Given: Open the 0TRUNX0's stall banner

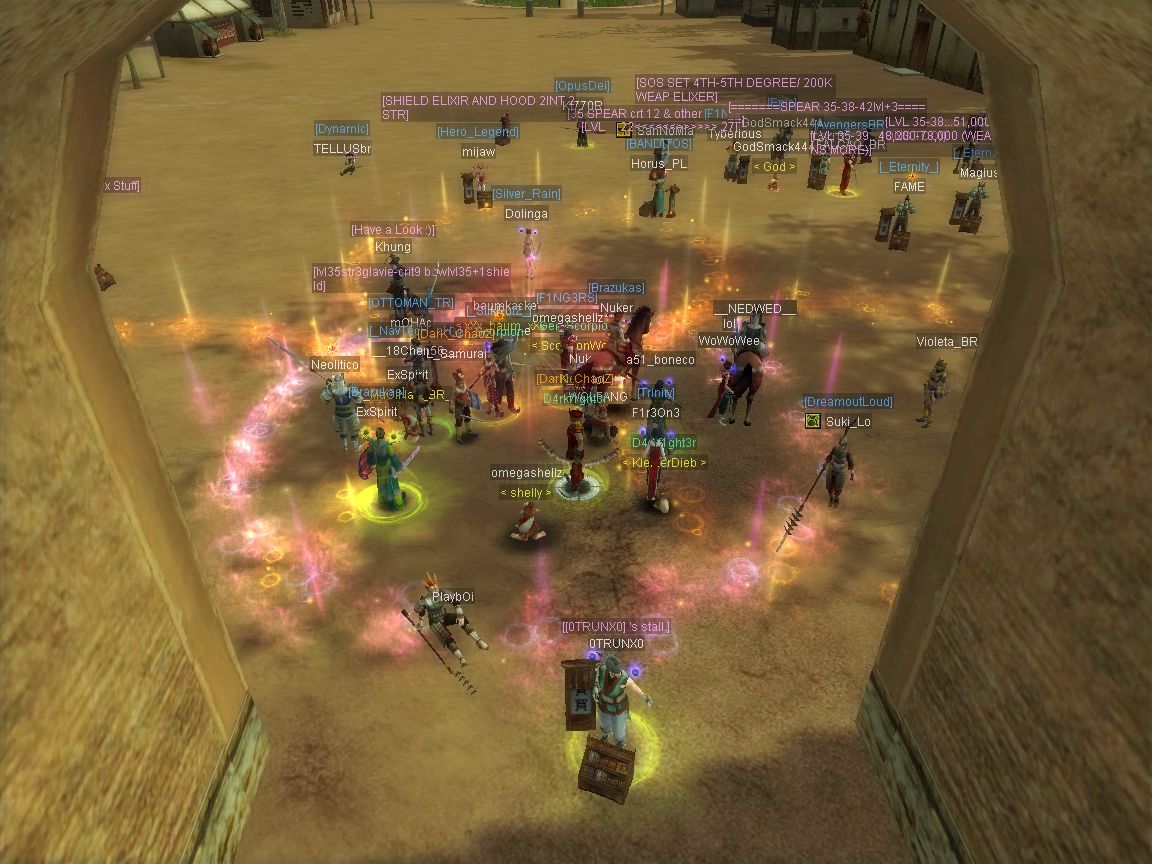Looking at the screenshot, I should click(x=615, y=627).
